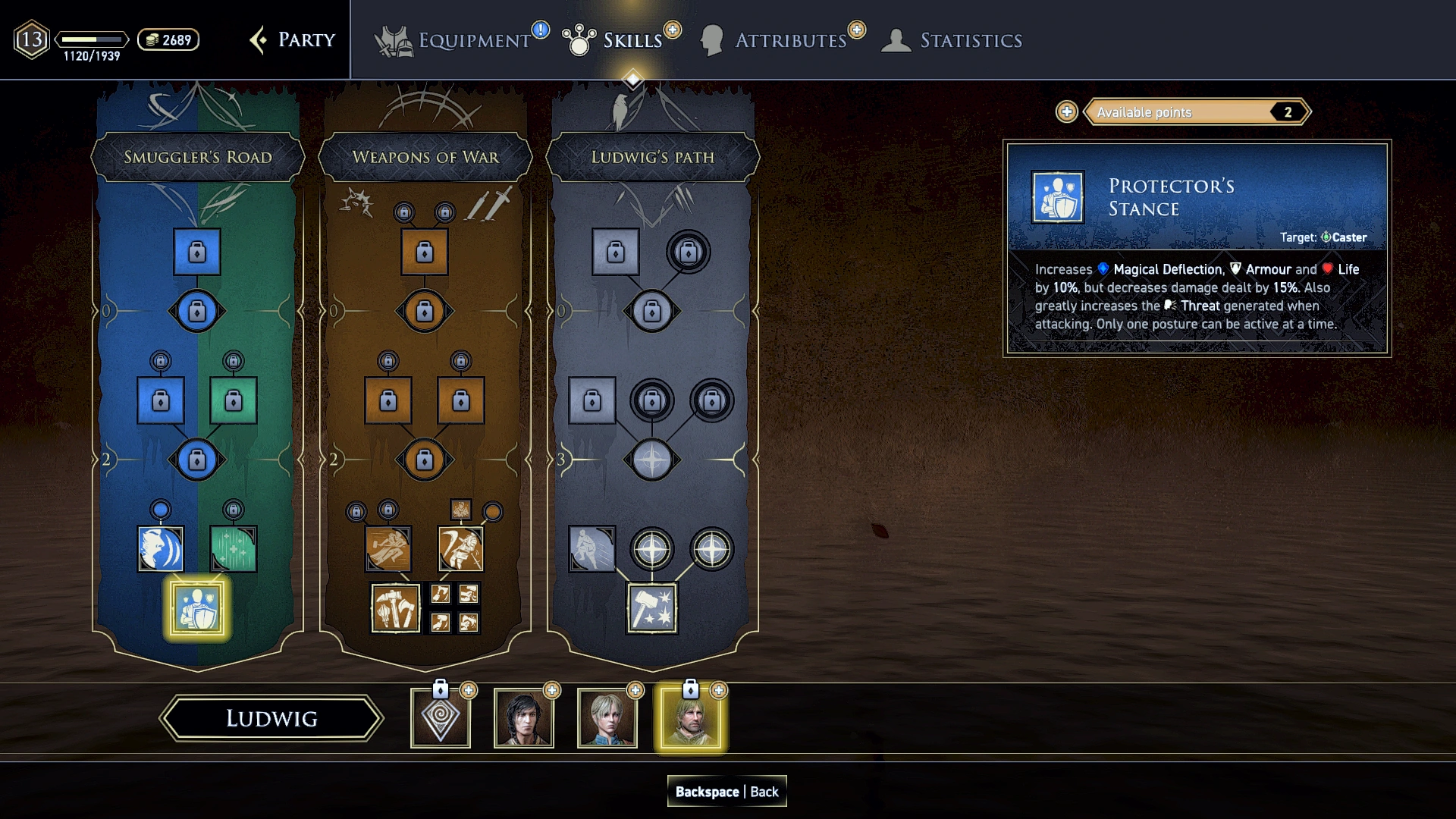Click the Back button
The height and width of the screenshot is (819, 1456).
coord(726,791)
